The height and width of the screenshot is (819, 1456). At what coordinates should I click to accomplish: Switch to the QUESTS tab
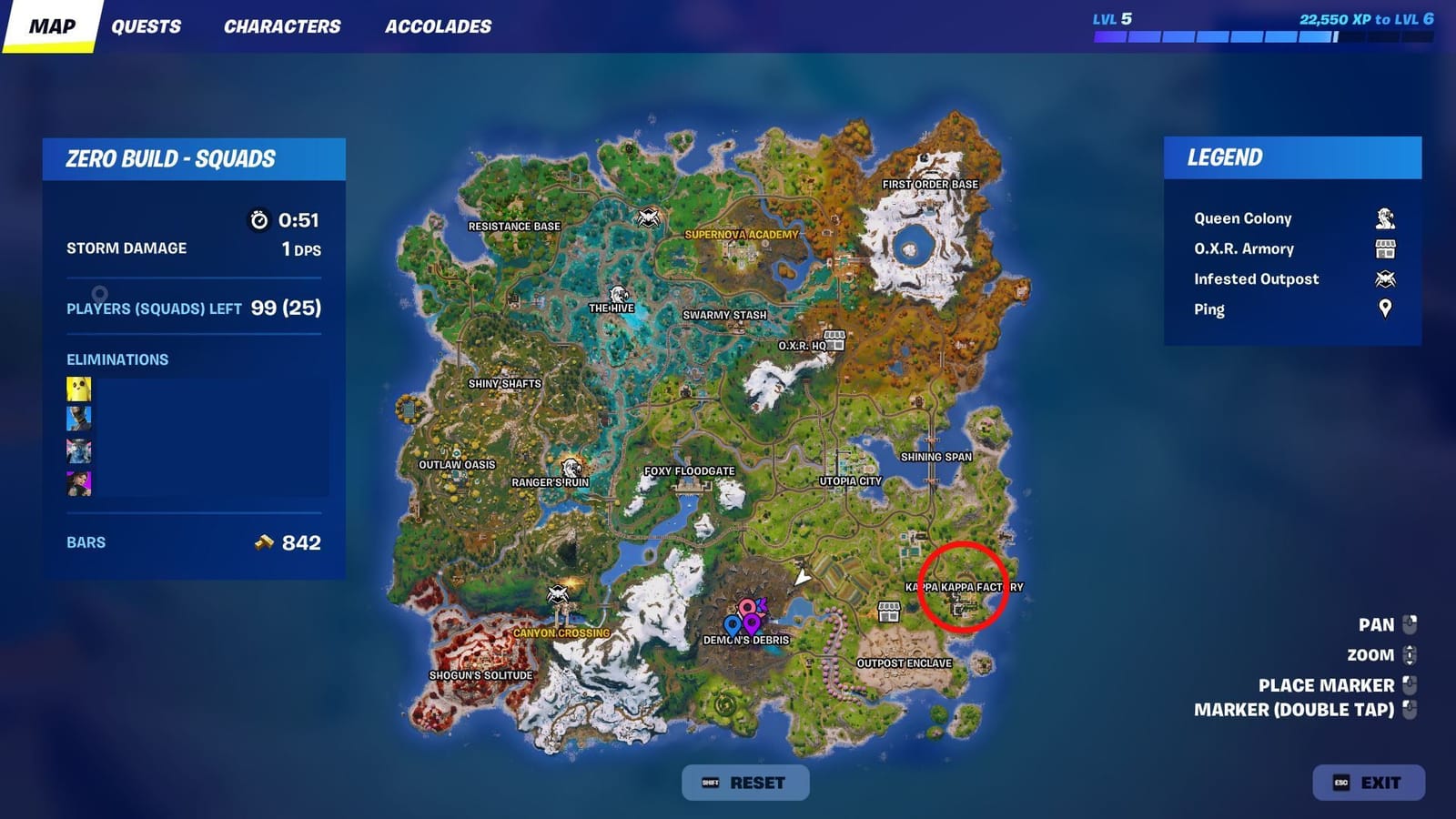[146, 25]
